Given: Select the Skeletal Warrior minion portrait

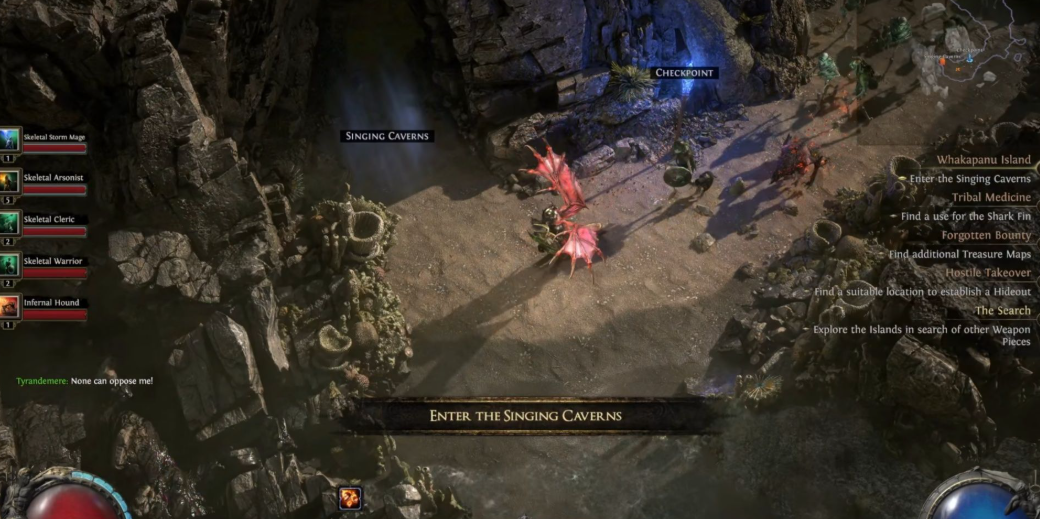Looking at the screenshot, I should click(x=10, y=264).
